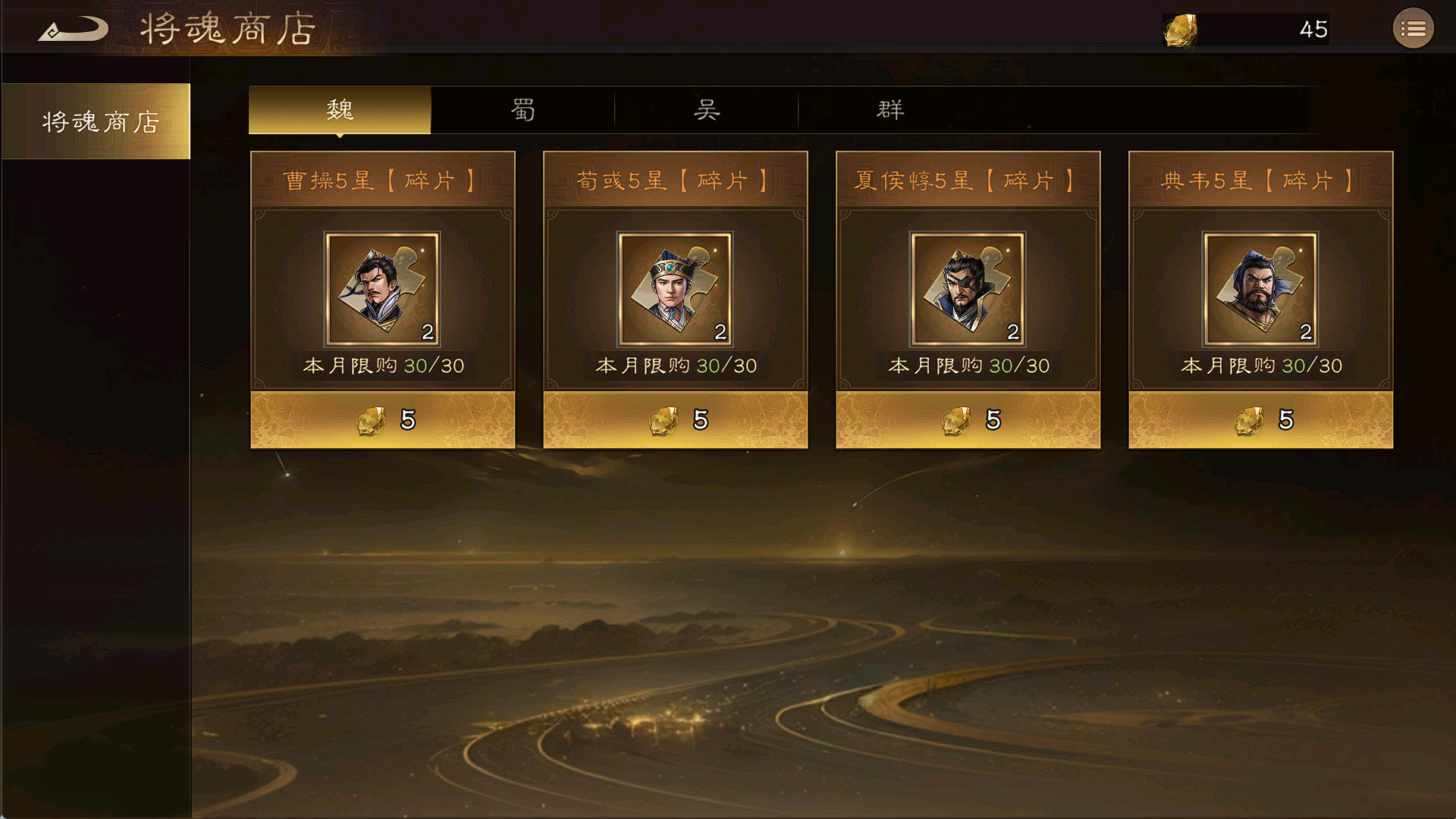Purchase 典韦 fragments for 5 souls
Image resolution: width=1456 pixels, height=819 pixels.
coord(1261,419)
